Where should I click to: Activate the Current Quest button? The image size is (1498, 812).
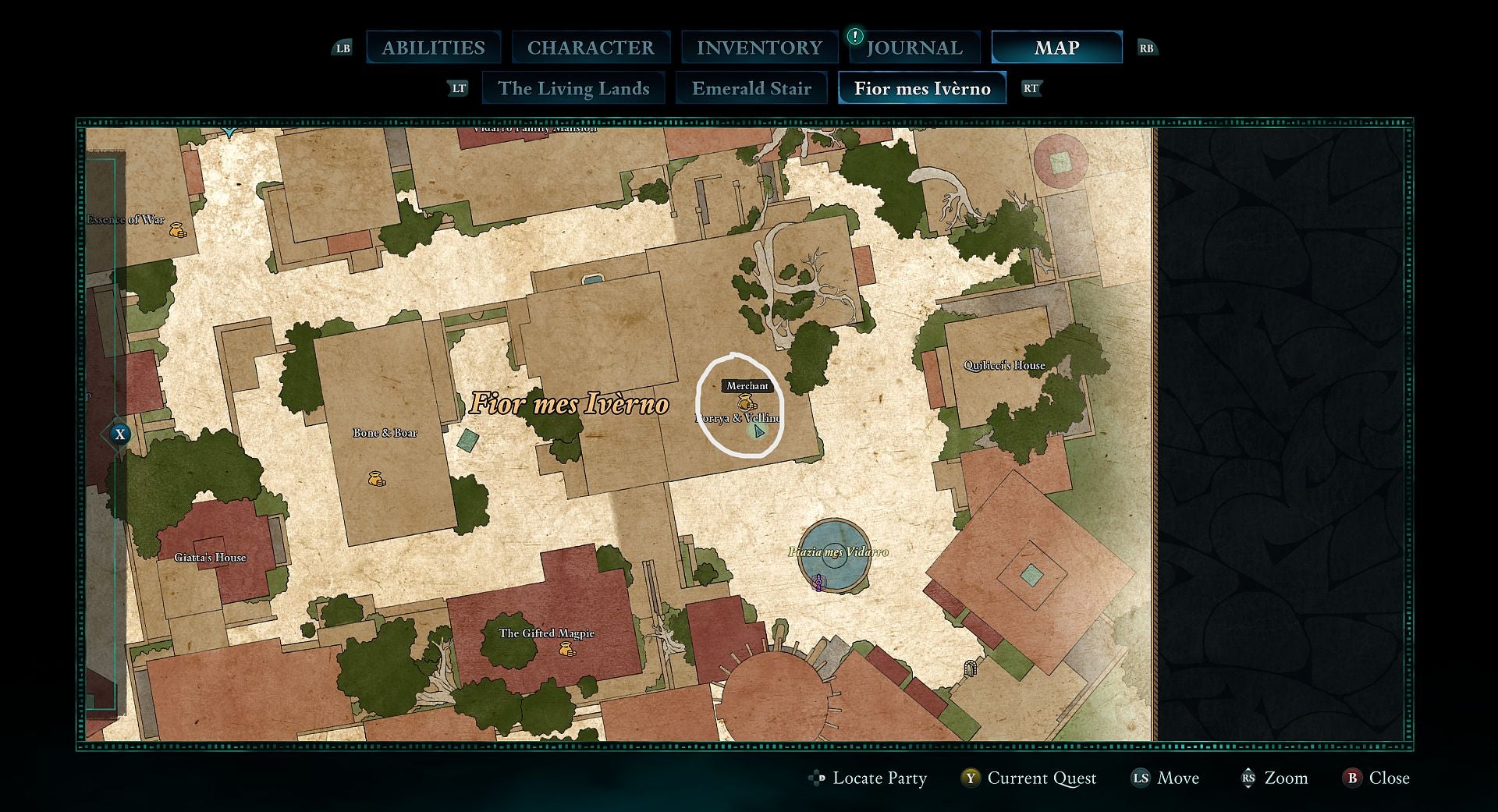[x=1042, y=778]
